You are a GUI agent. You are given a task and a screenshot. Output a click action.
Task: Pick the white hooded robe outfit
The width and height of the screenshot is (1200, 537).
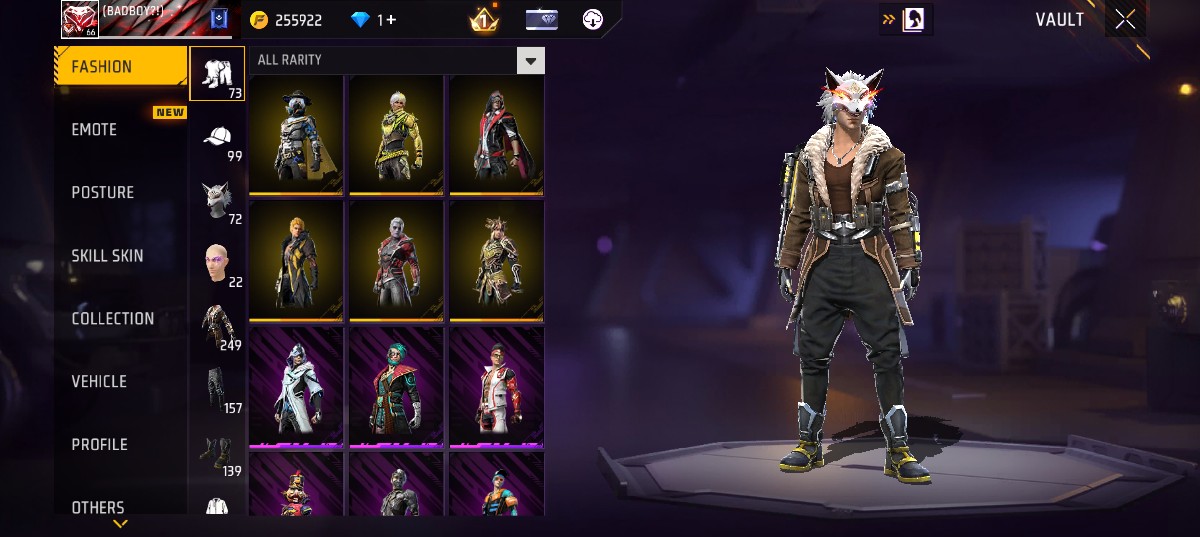[296, 386]
